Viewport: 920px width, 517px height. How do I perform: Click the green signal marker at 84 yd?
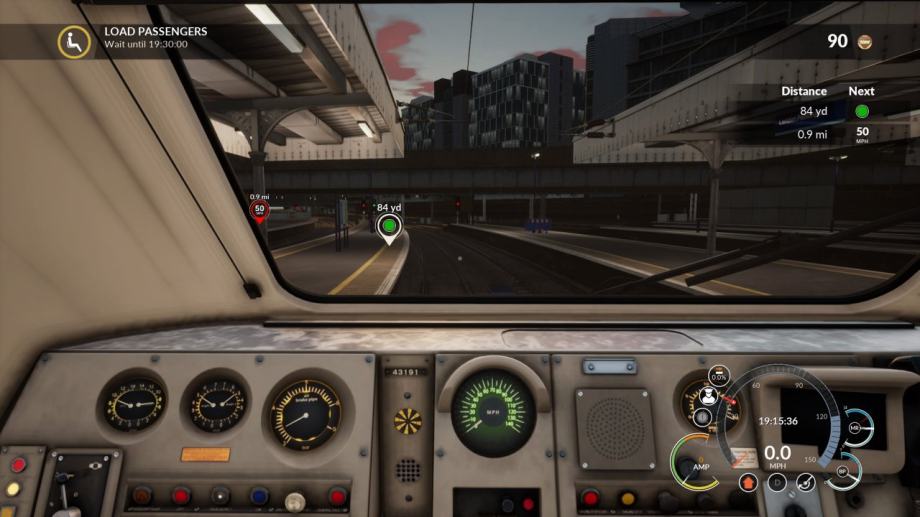click(388, 227)
